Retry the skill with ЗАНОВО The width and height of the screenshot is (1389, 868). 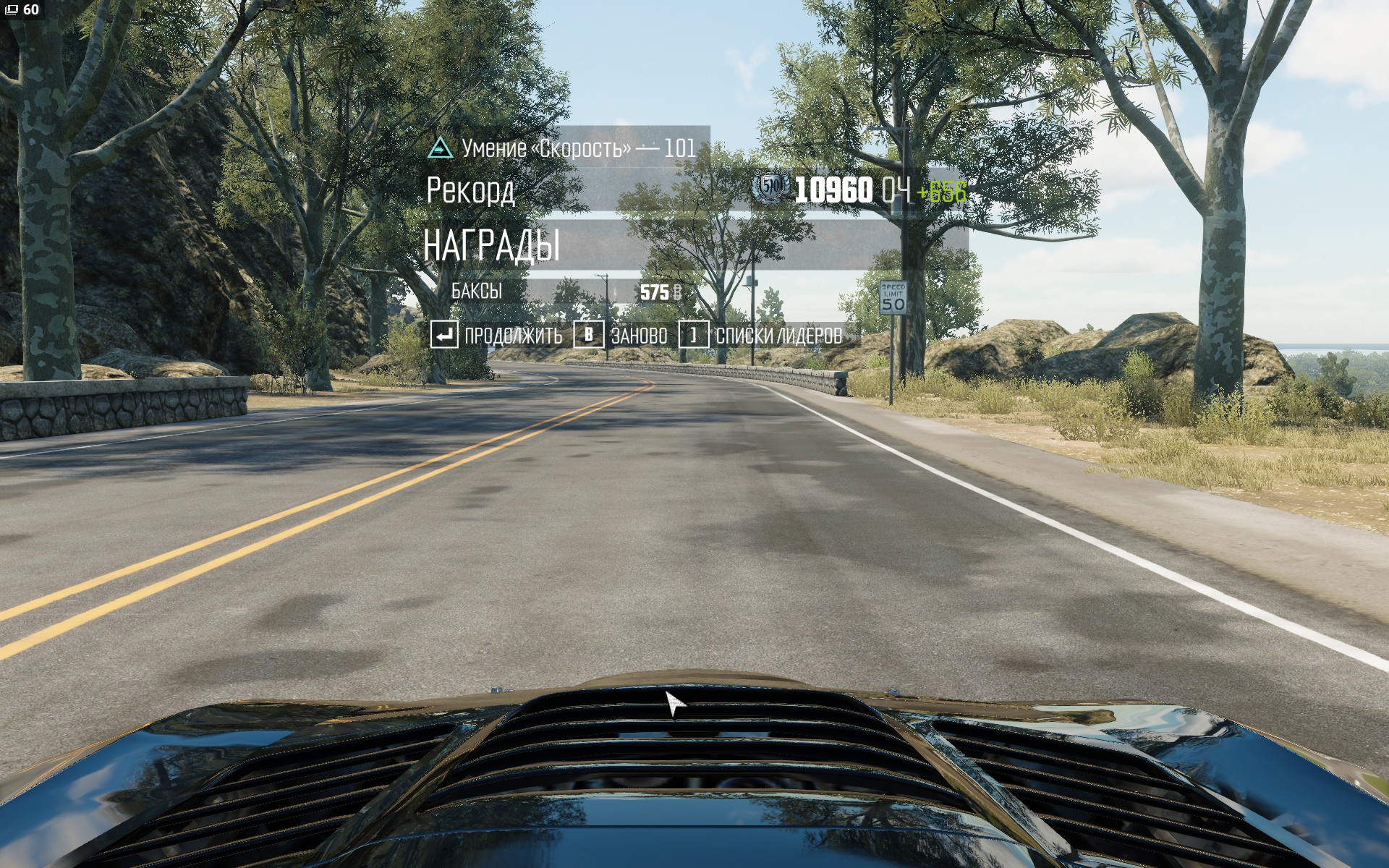pyautogui.click(x=621, y=336)
